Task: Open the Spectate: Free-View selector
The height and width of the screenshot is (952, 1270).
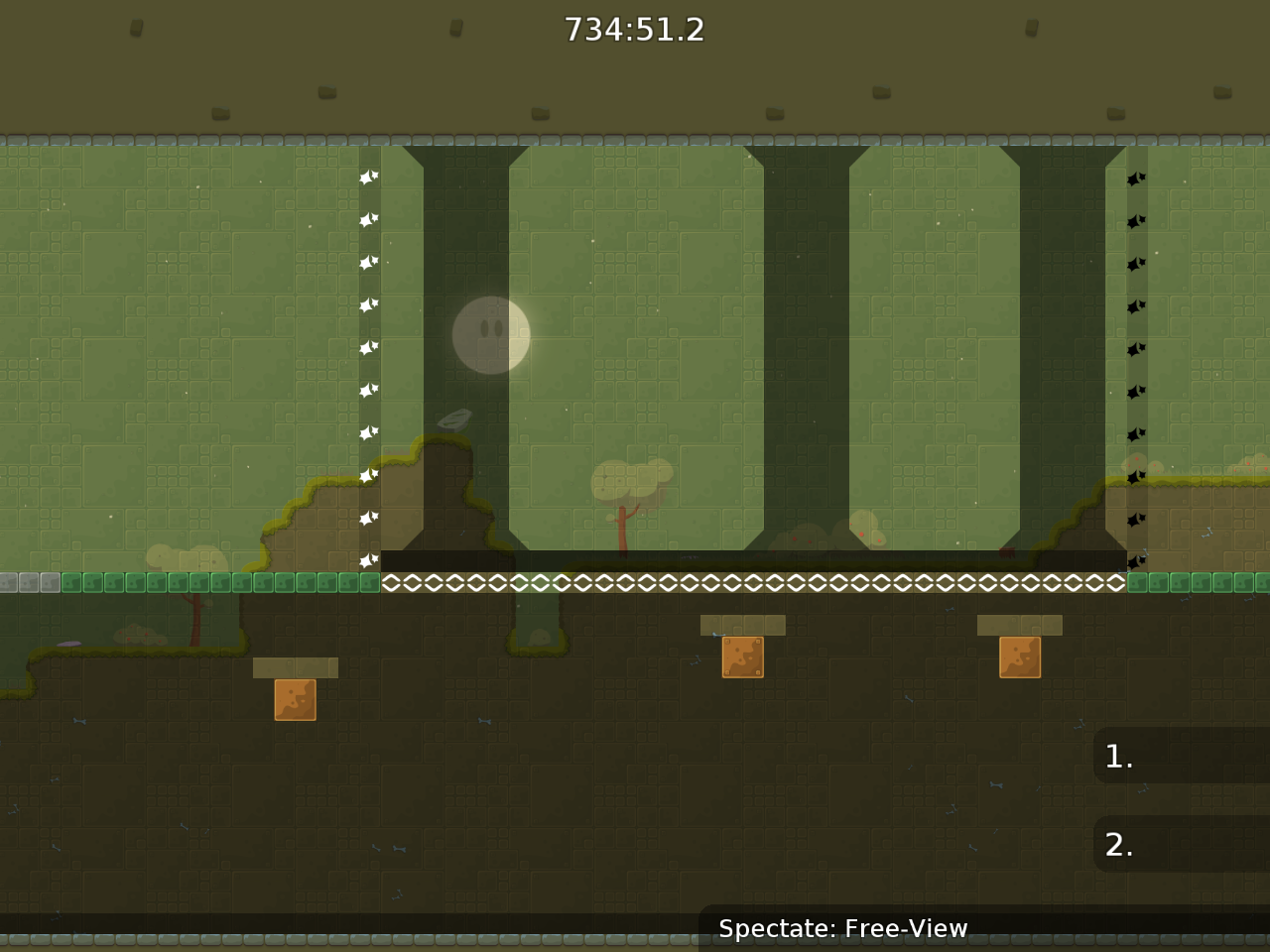Action: [x=843, y=929]
